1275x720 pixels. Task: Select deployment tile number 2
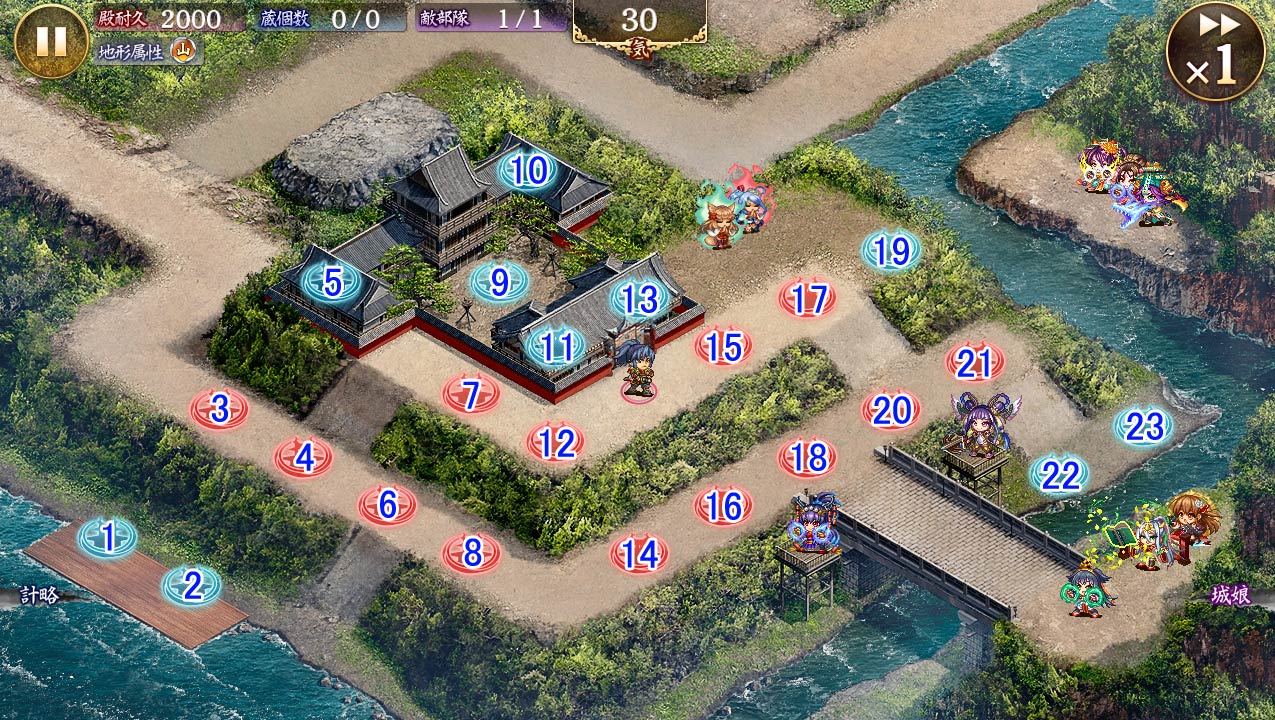coord(192,585)
